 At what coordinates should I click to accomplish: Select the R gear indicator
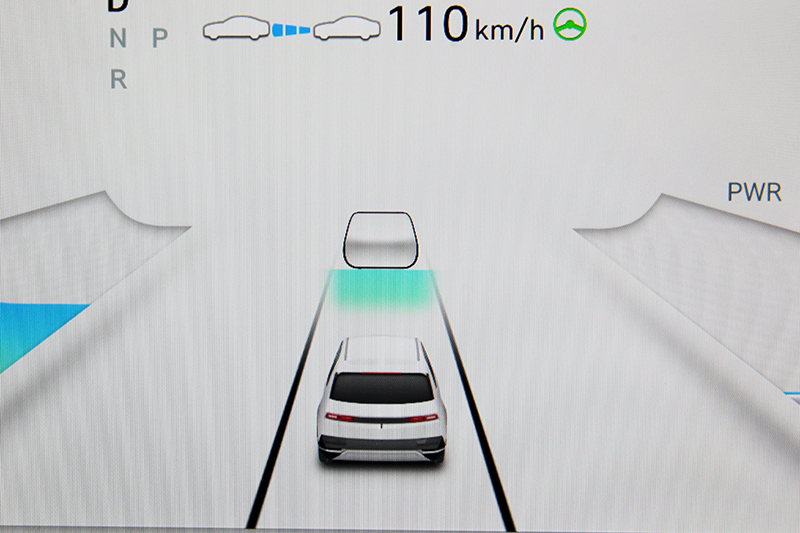118,81
